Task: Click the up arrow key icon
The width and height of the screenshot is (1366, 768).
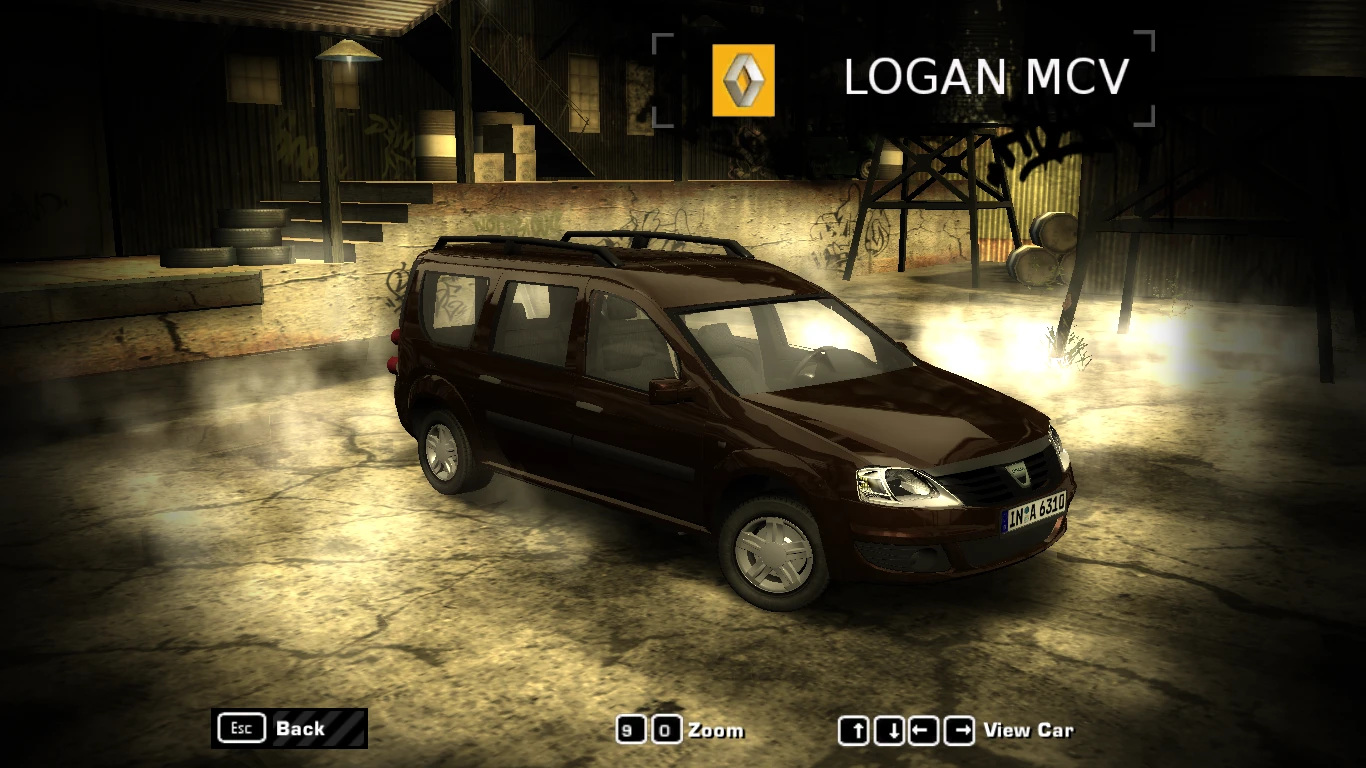Action: pyautogui.click(x=855, y=731)
